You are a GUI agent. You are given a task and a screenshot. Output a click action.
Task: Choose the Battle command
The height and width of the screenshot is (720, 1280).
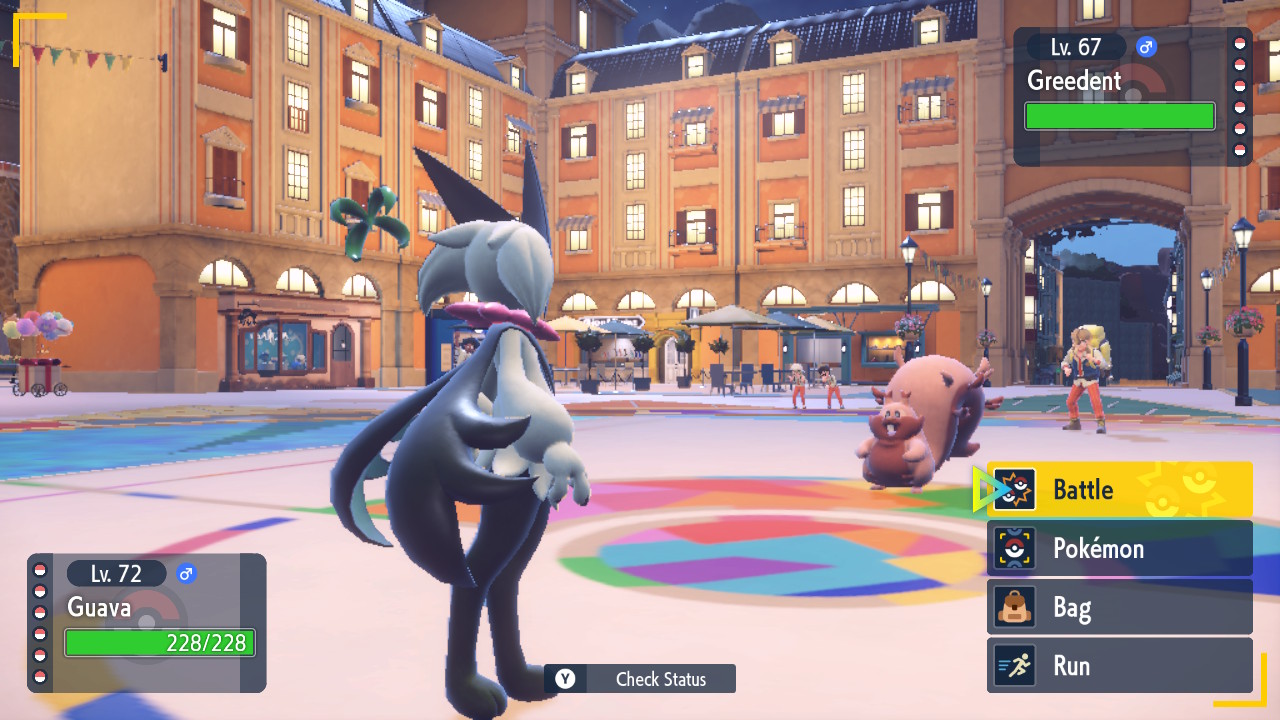(x=1120, y=490)
